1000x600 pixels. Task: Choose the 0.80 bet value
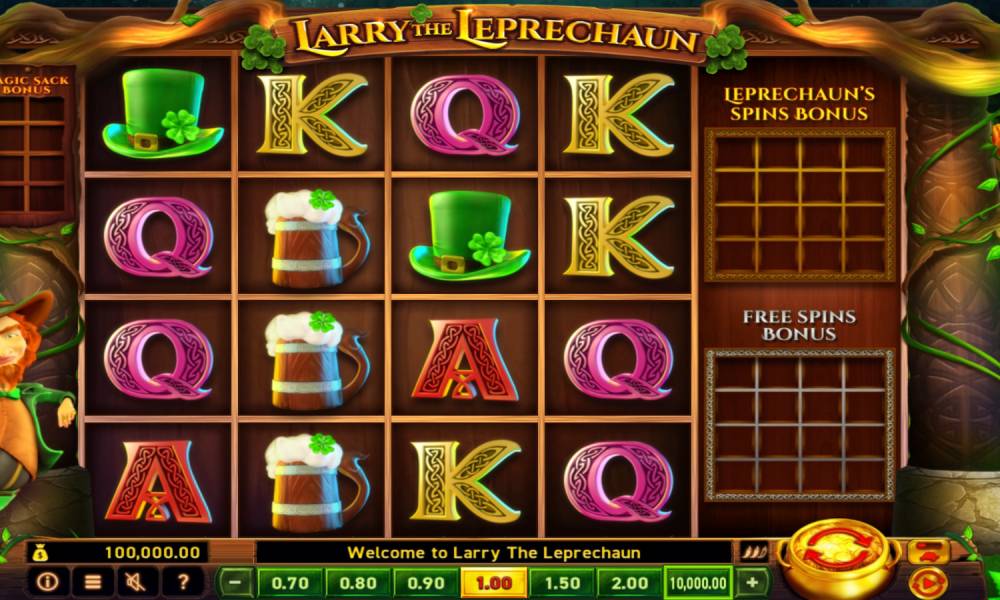coord(358,582)
